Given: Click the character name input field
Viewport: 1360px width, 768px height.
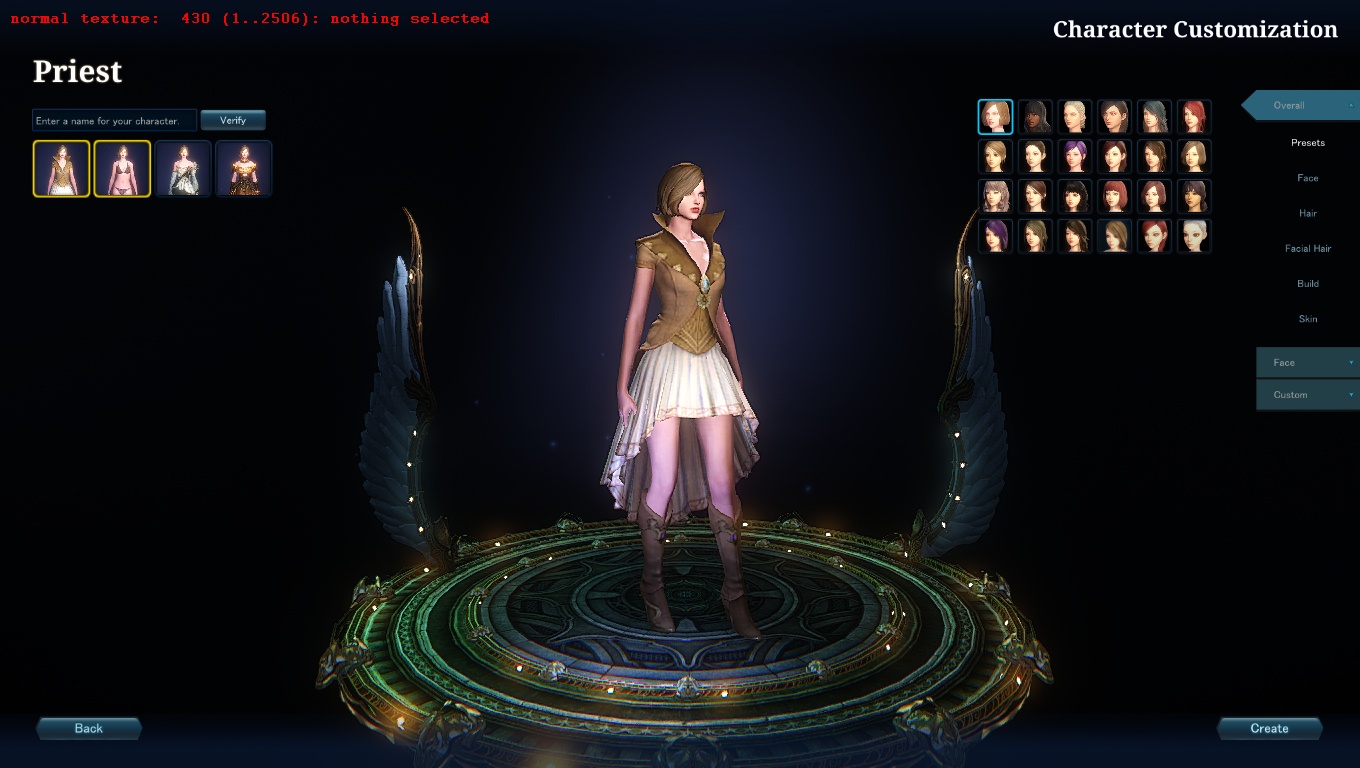Looking at the screenshot, I should point(114,121).
